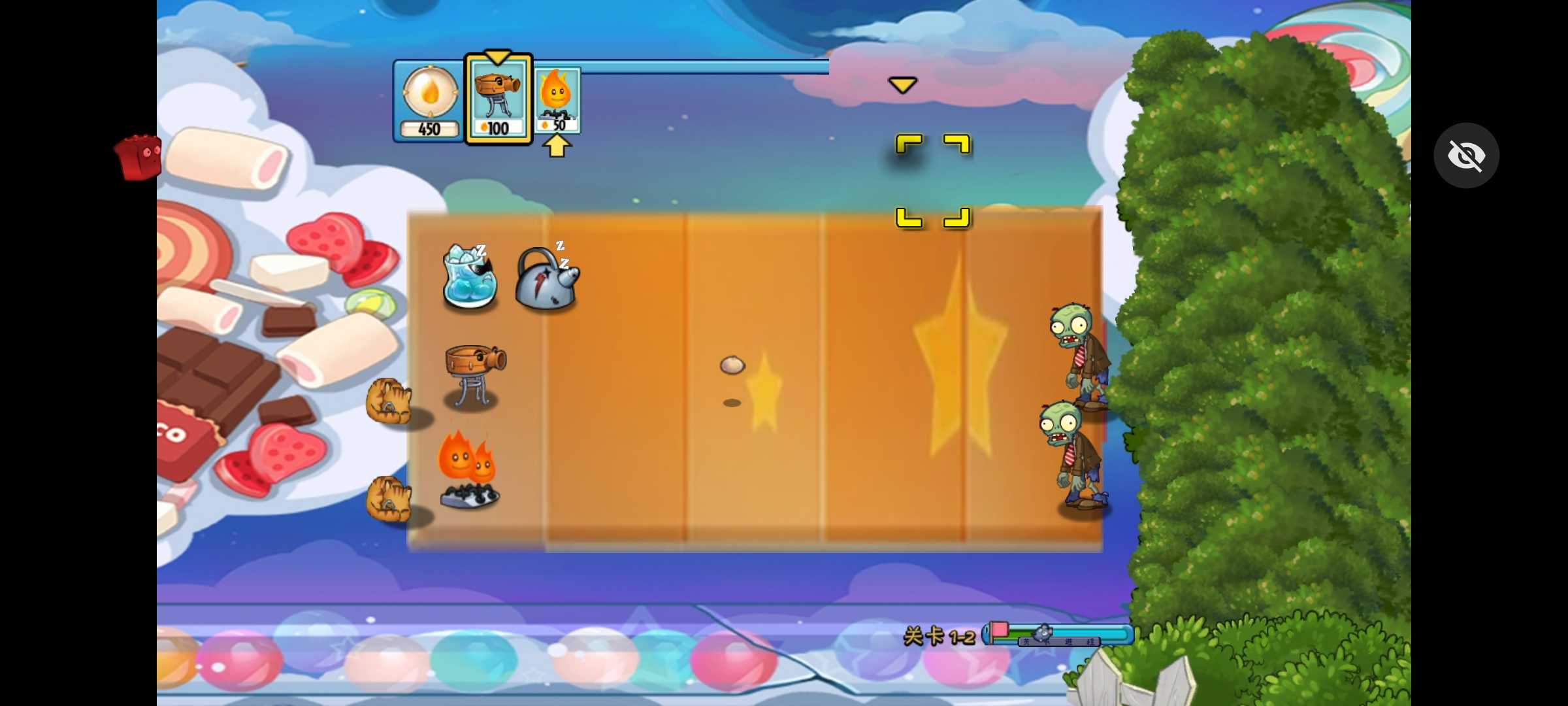Toggle the hide-UI eye icon in the corner
1568x706 pixels.
(x=1467, y=155)
